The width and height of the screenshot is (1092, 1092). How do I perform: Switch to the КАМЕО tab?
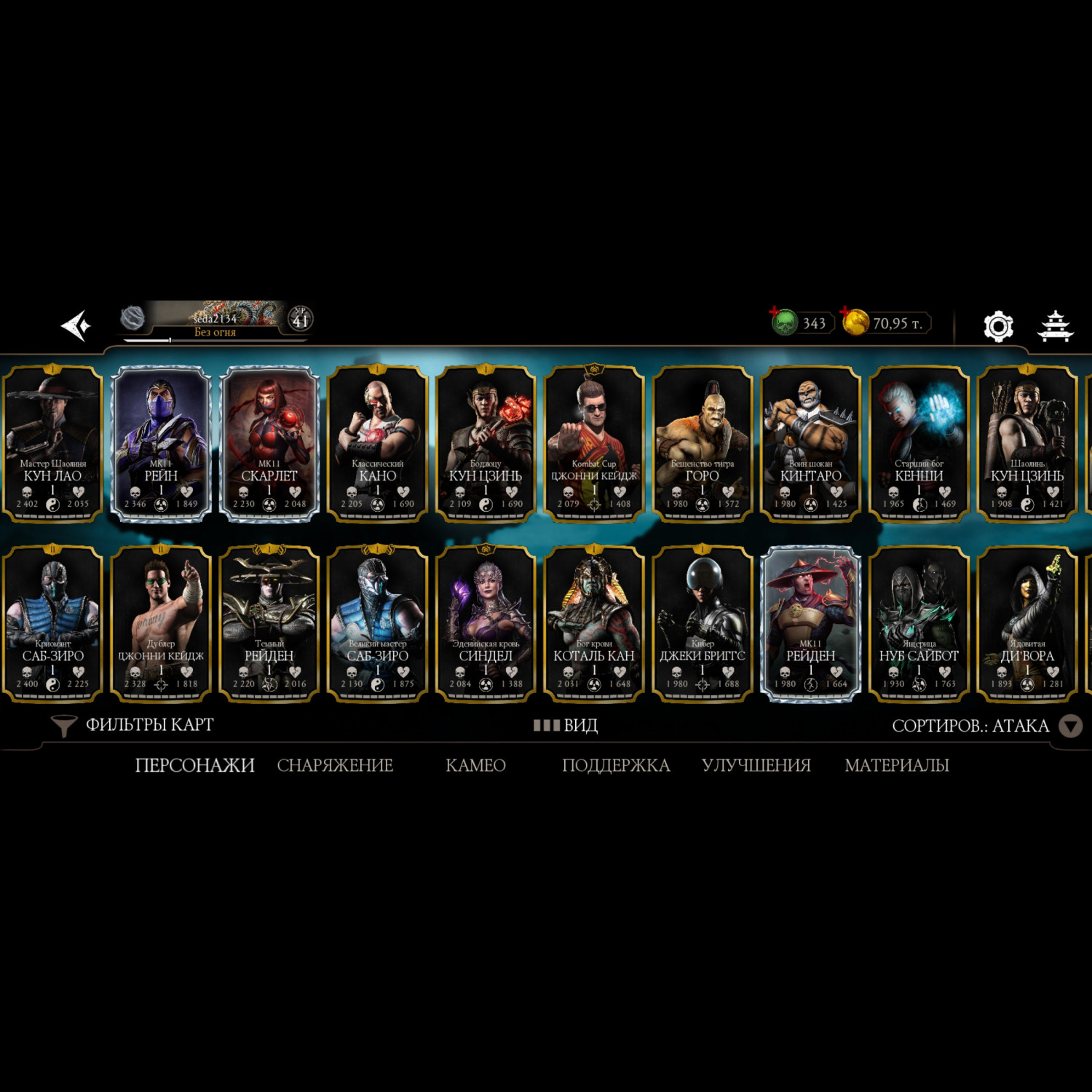(475, 765)
